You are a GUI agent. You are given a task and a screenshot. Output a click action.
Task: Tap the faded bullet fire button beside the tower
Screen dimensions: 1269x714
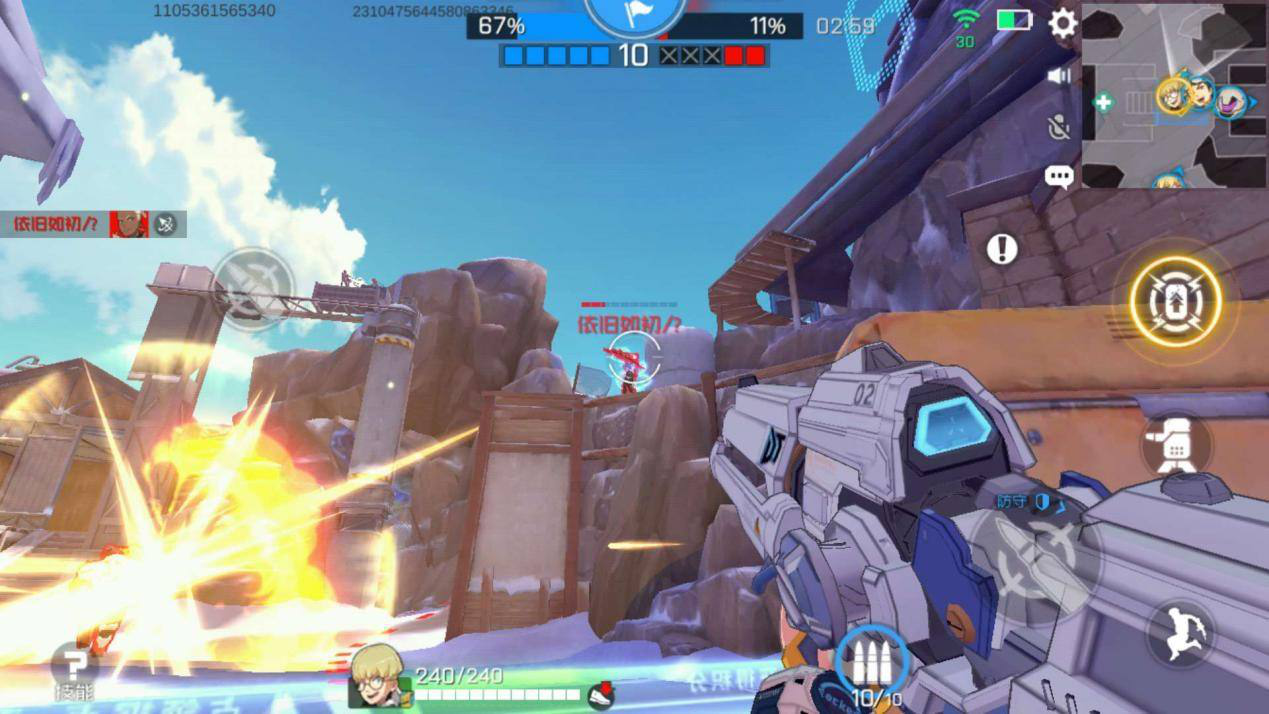click(x=254, y=288)
